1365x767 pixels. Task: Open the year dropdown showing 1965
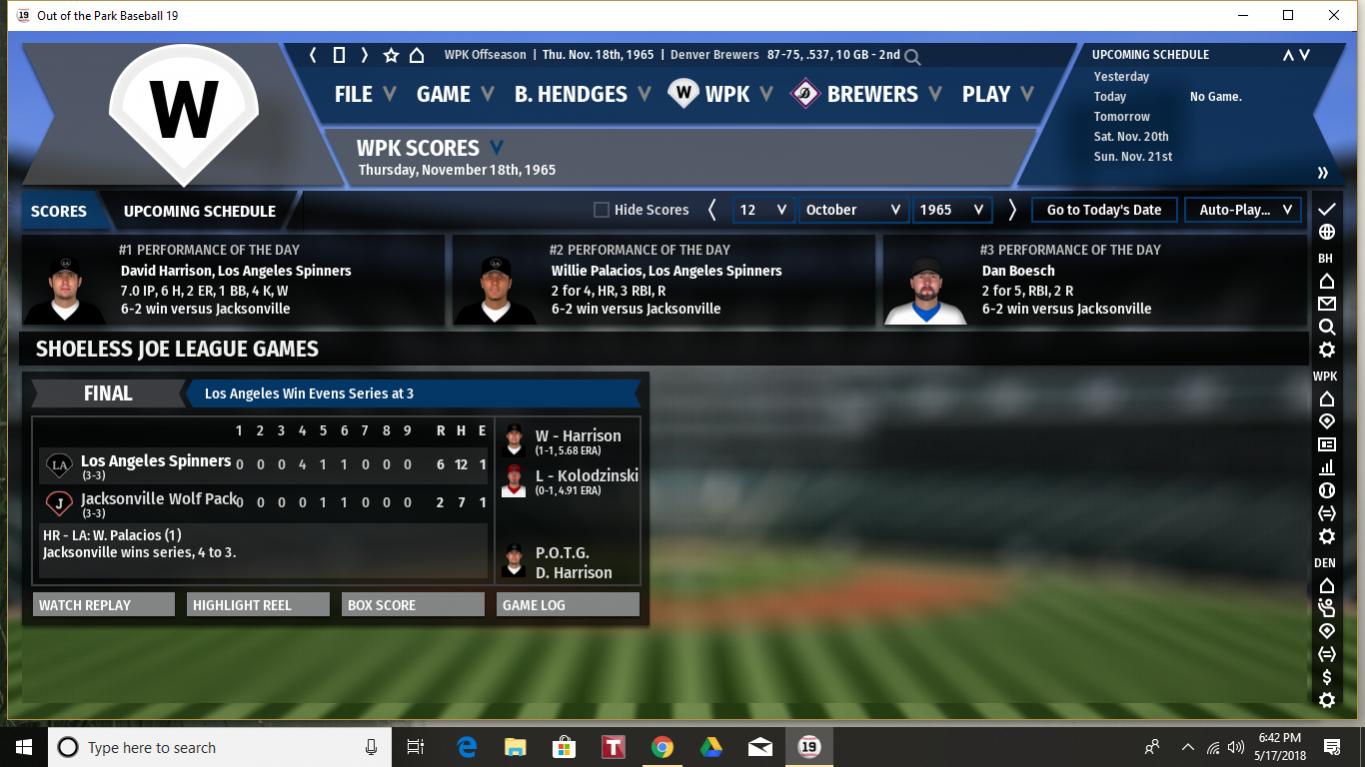click(x=951, y=210)
